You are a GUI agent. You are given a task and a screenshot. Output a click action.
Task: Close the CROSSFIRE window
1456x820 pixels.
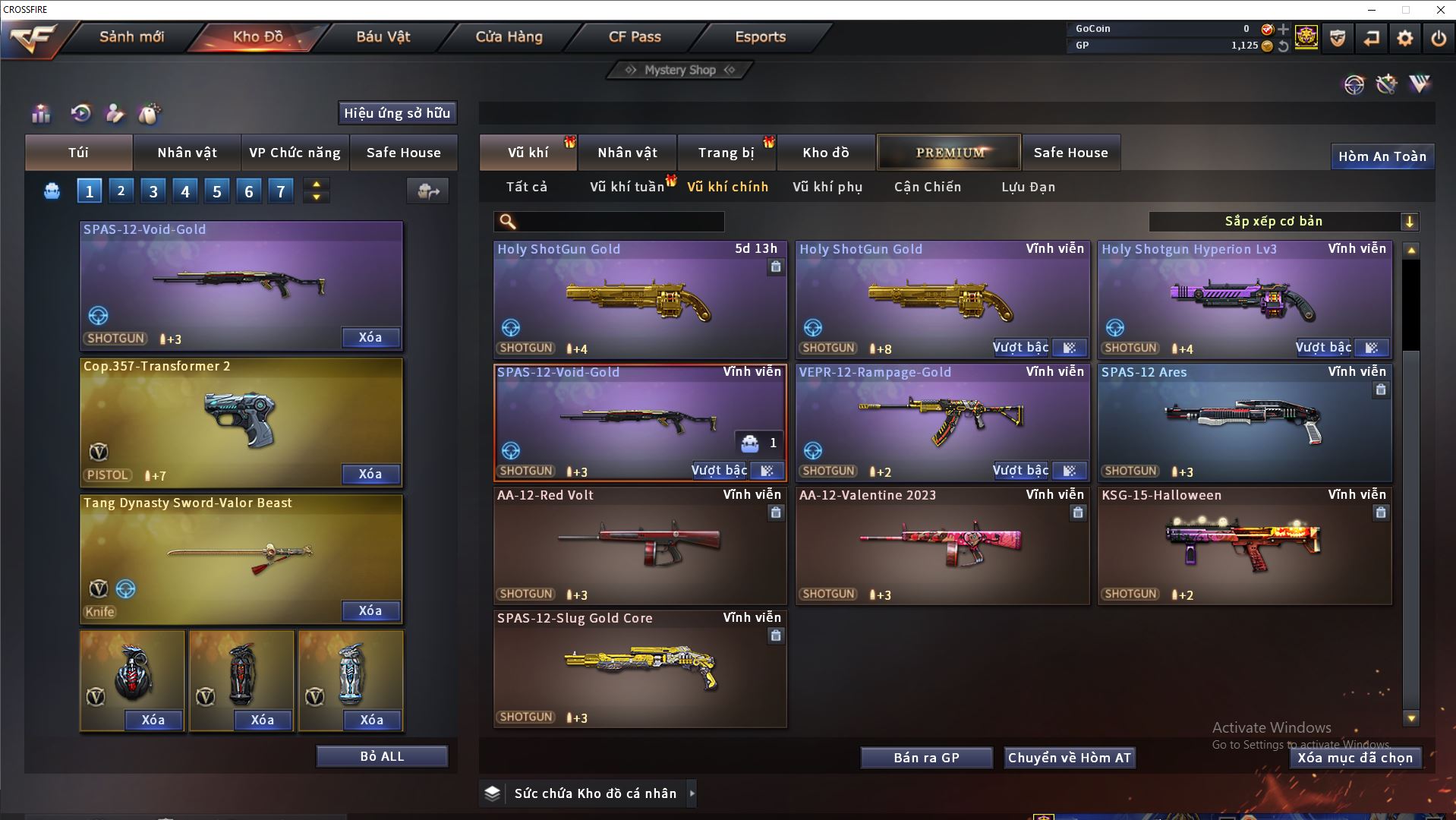(1440, 10)
